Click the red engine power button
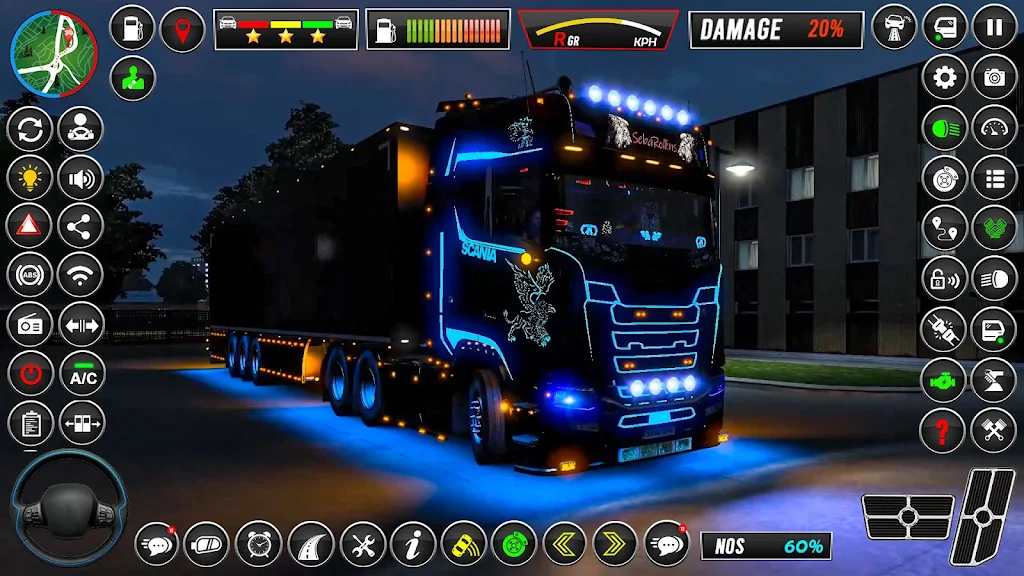Viewport: 1024px width, 576px height. point(30,374)
